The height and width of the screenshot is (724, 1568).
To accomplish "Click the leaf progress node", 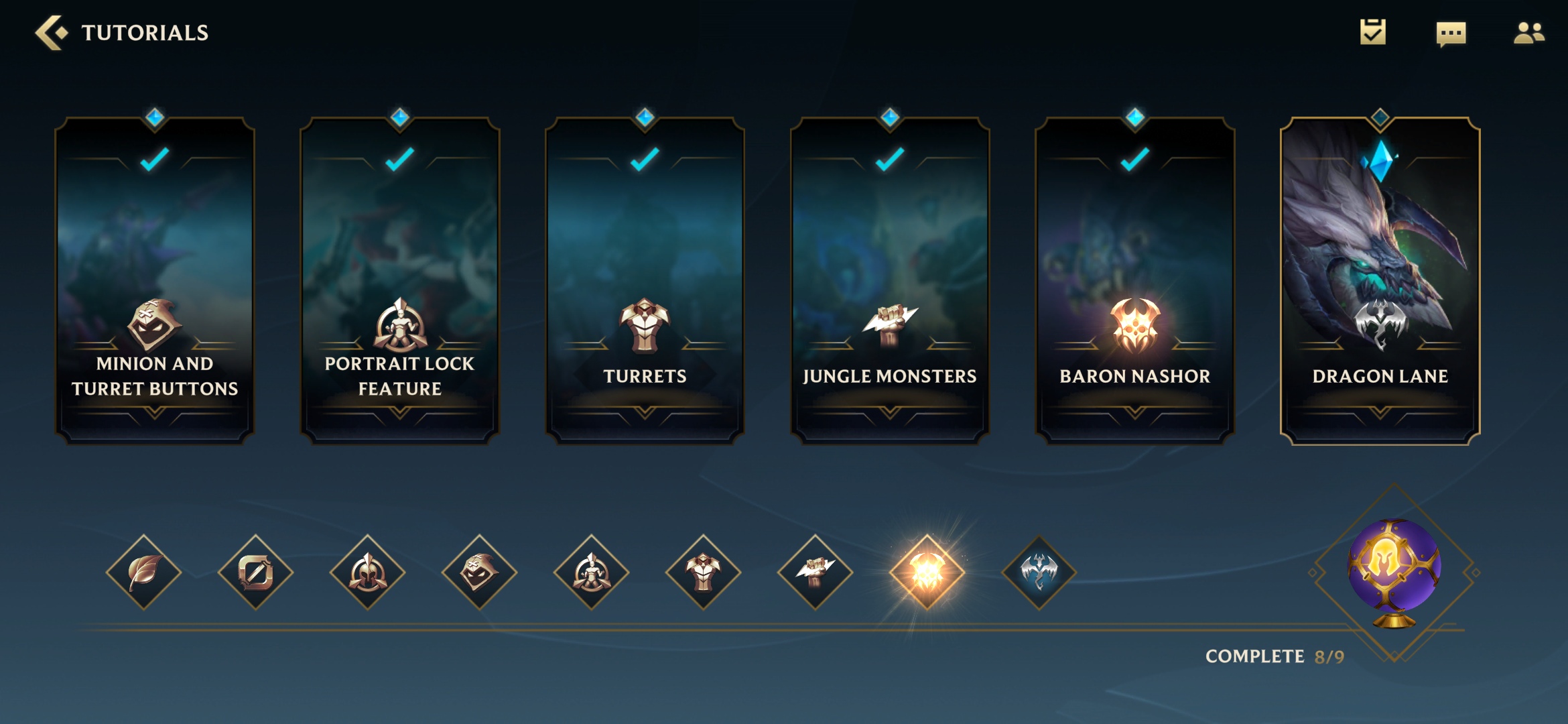I will click(144, 572).
